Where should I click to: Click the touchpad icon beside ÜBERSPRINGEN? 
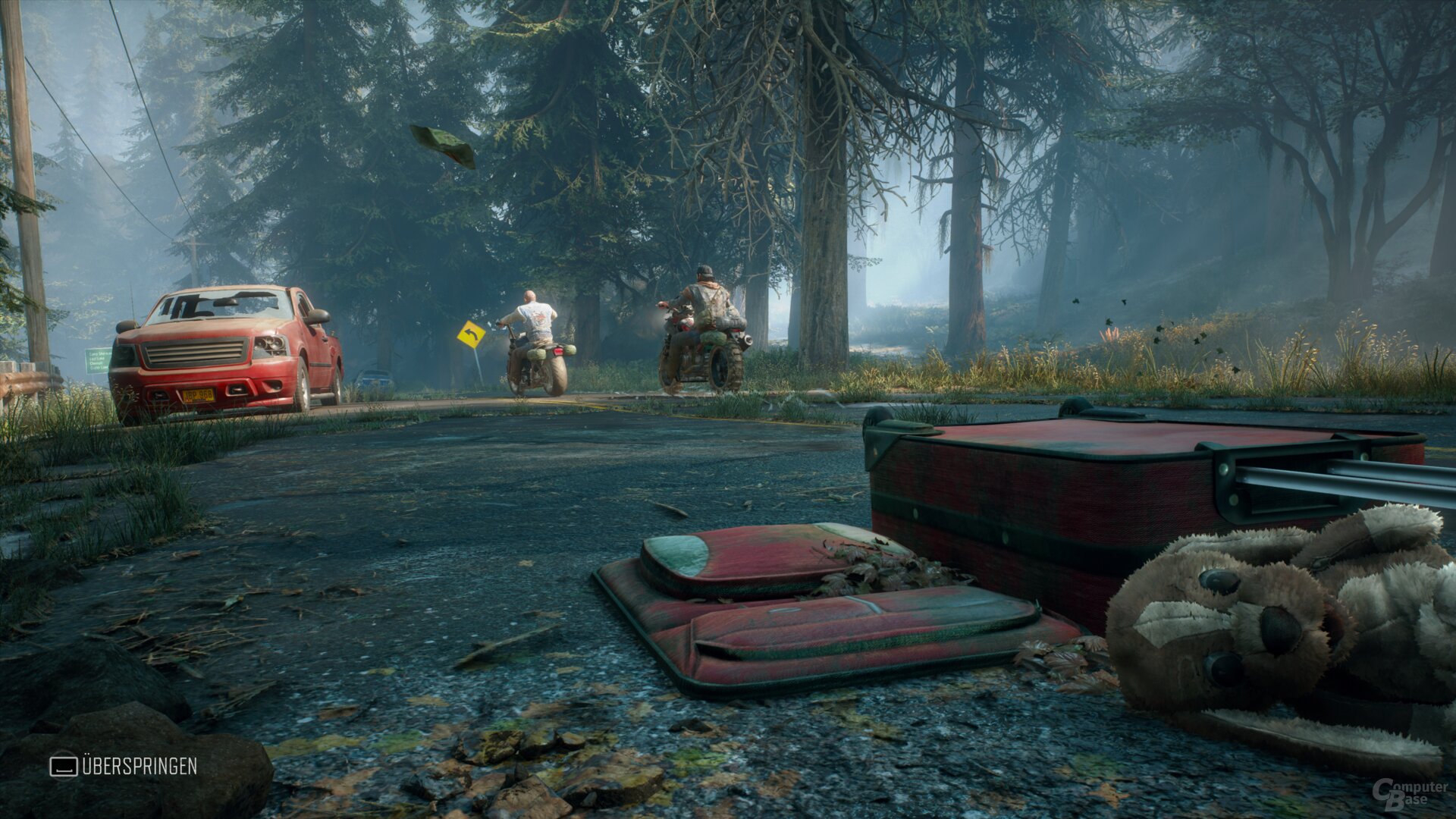[65, 767]
